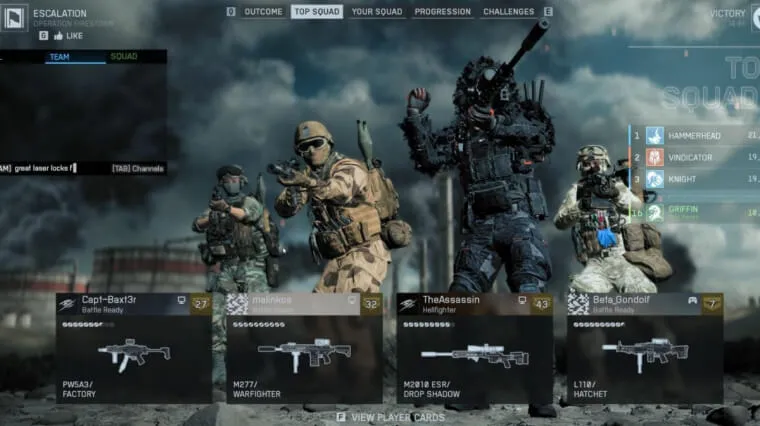
Task: Select the Top Squad tab
Action: click(x=317, y=12)
